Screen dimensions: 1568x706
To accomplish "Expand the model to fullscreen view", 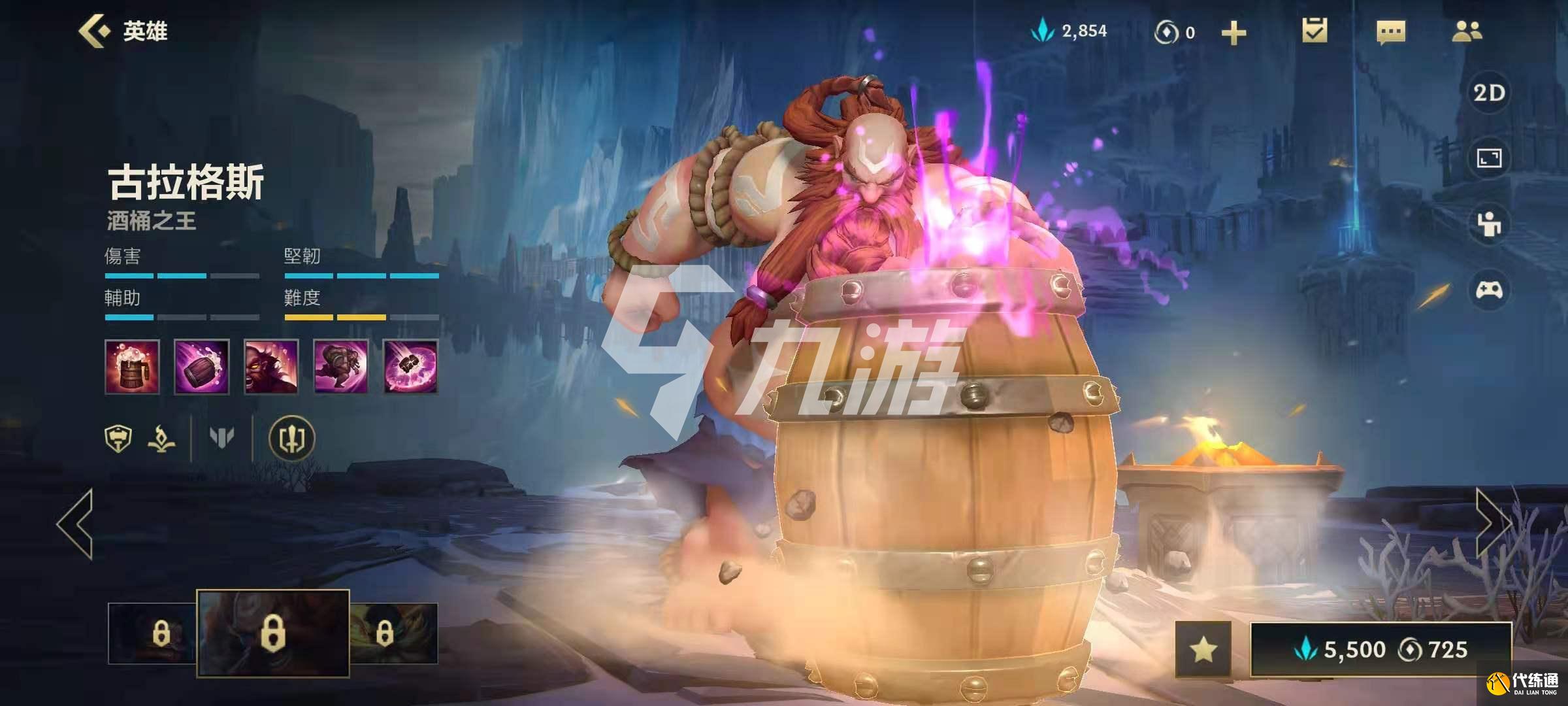I will tap(1489, 158).
